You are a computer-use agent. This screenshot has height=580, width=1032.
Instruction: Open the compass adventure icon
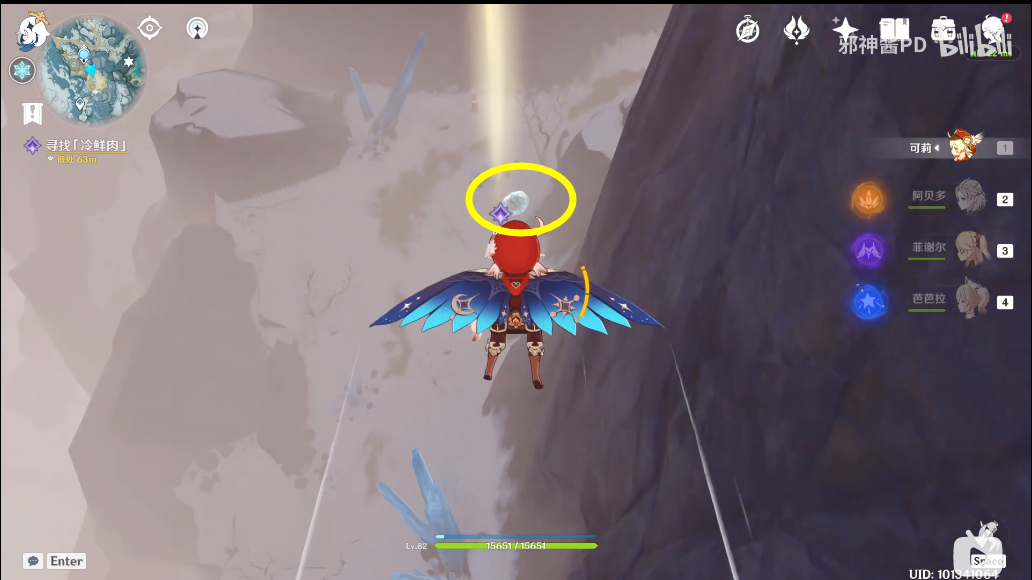point(747,30)
